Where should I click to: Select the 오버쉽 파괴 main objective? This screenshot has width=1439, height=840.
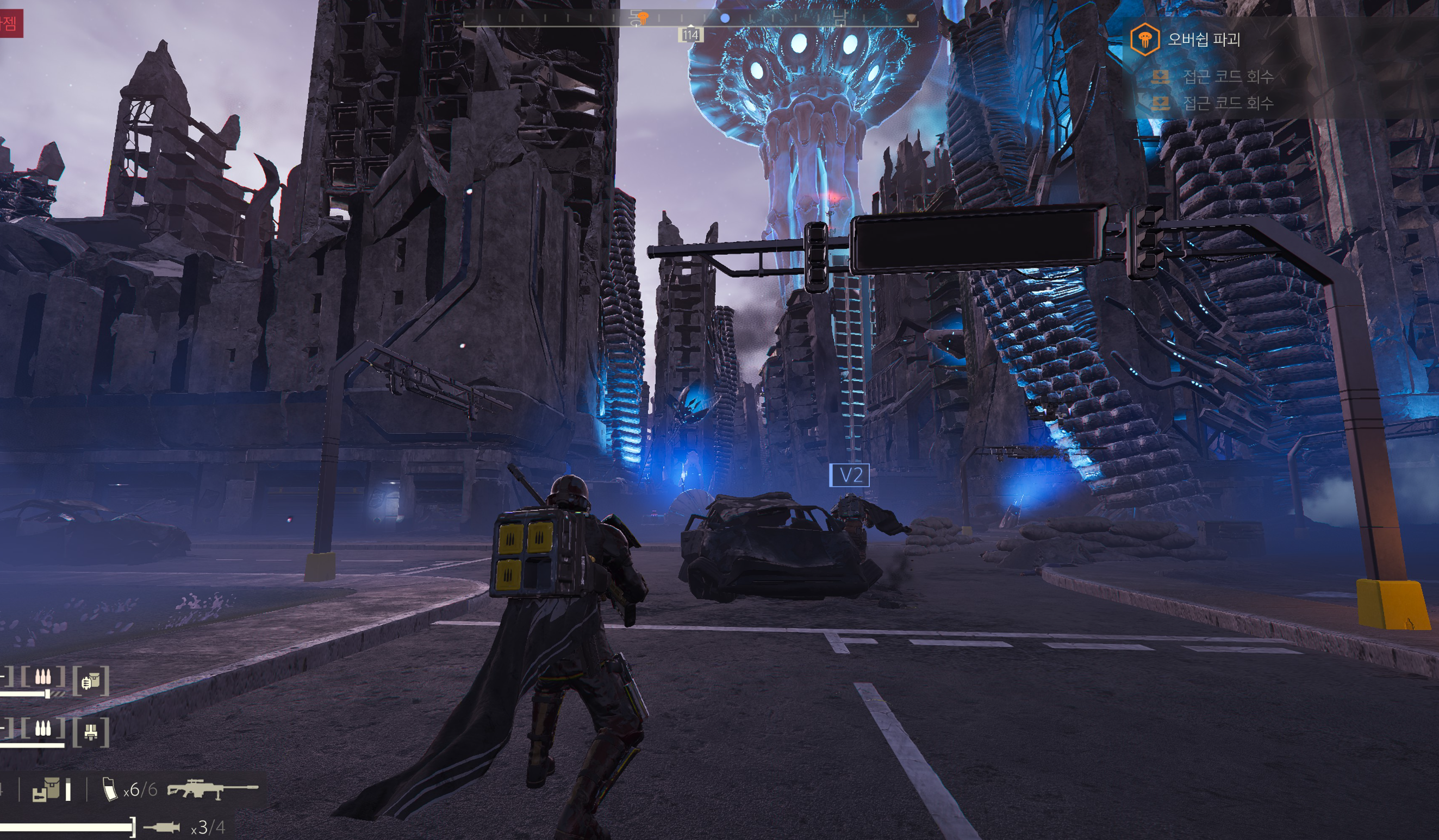click(x=1204, y=39)
